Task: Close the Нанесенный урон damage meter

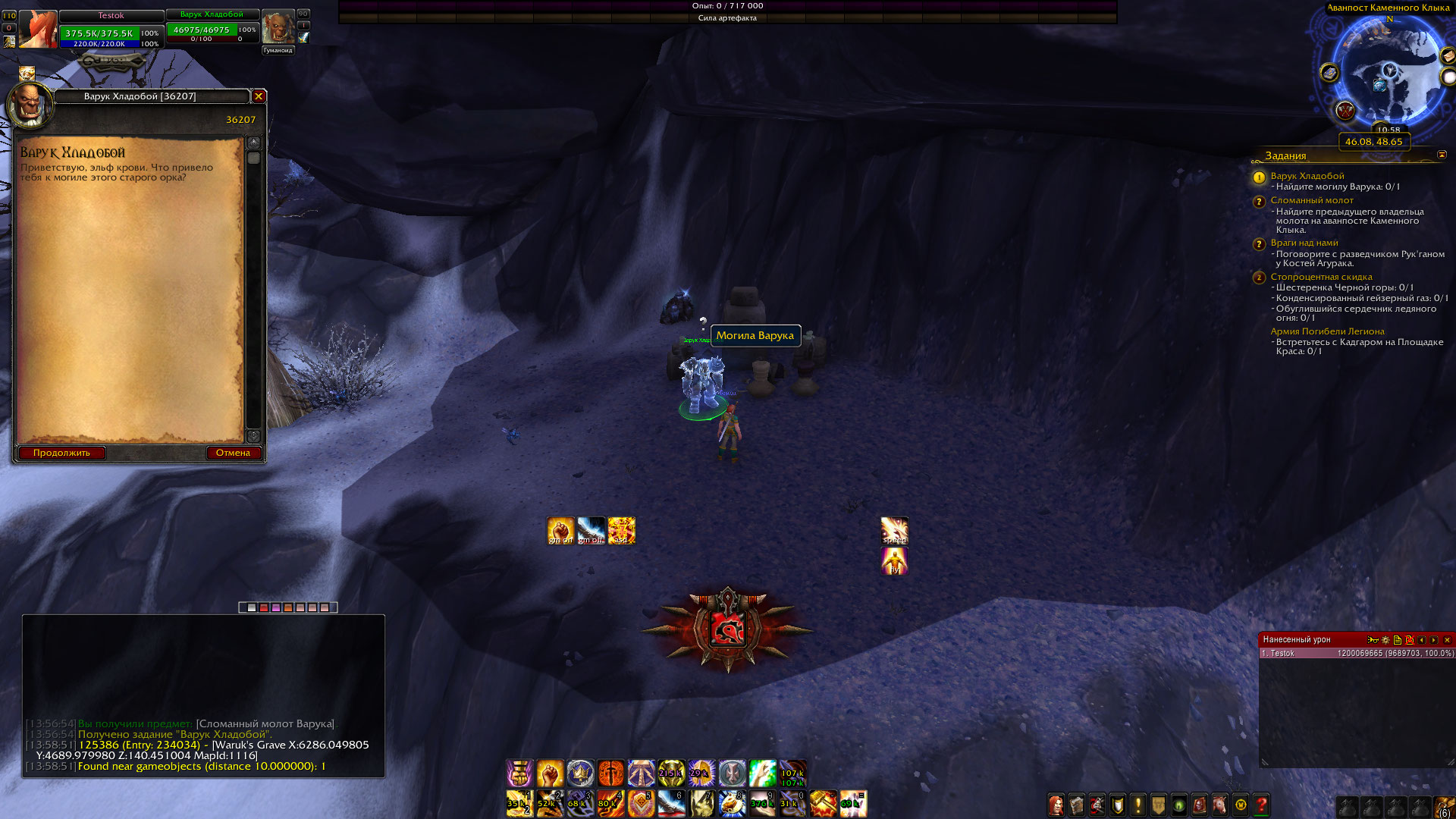Action: (1447, 640)
